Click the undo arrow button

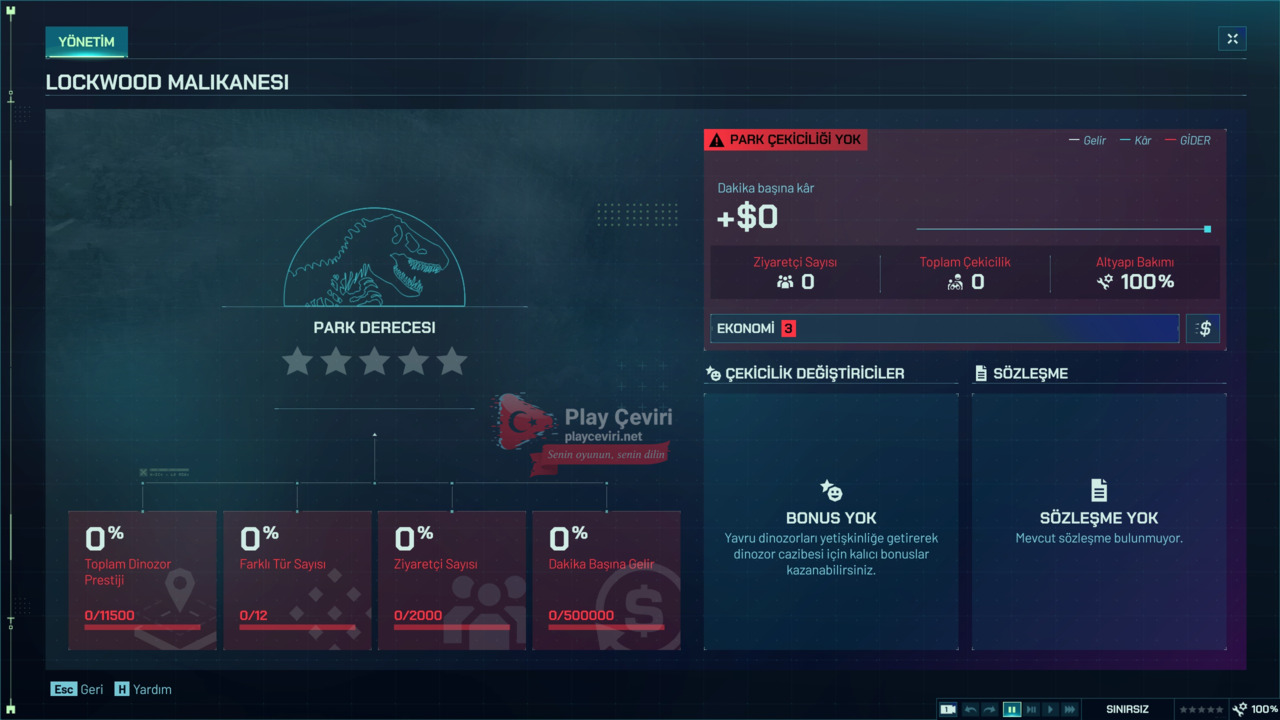pos(970,709)
